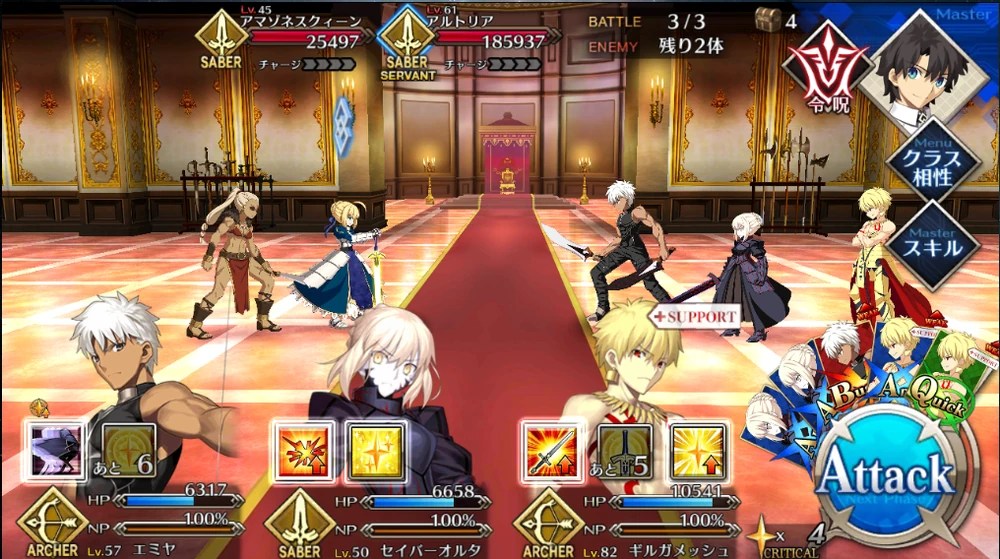
Task: Select Gilgamesh's skill on 5-turn cooldown
Action: tap(624, 451)
